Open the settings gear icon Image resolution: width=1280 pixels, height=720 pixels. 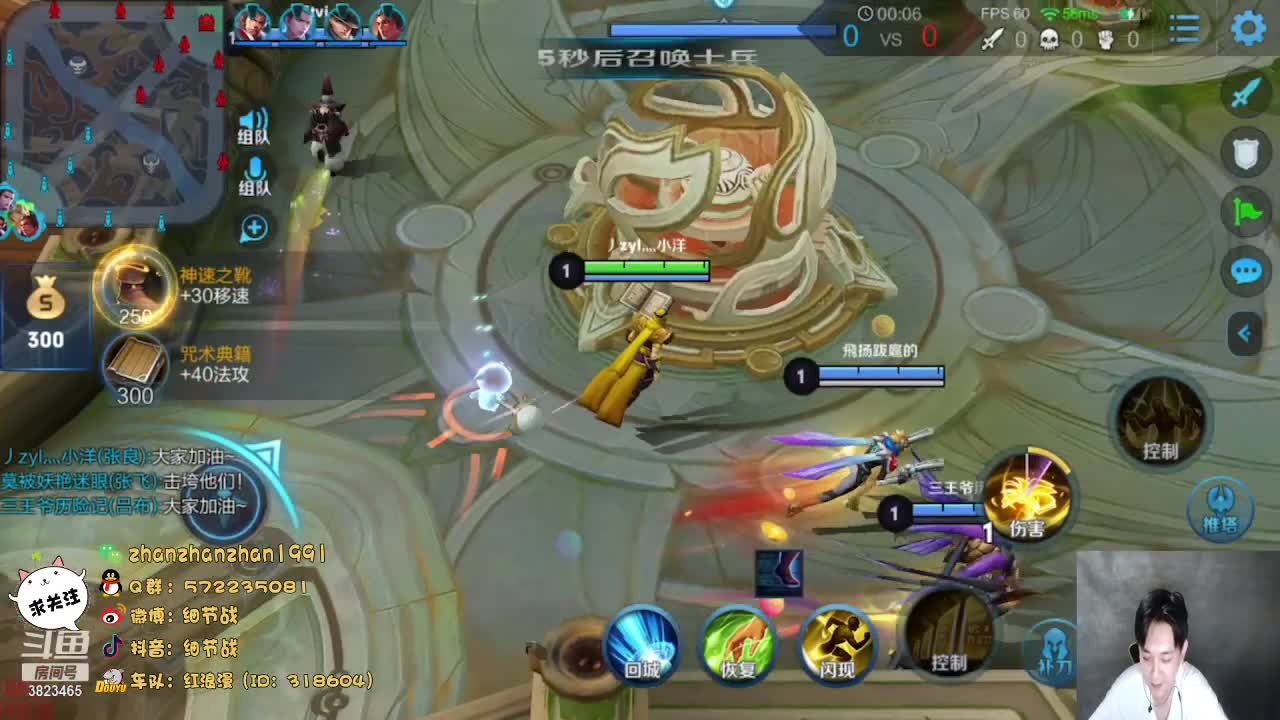point(1248,28)
